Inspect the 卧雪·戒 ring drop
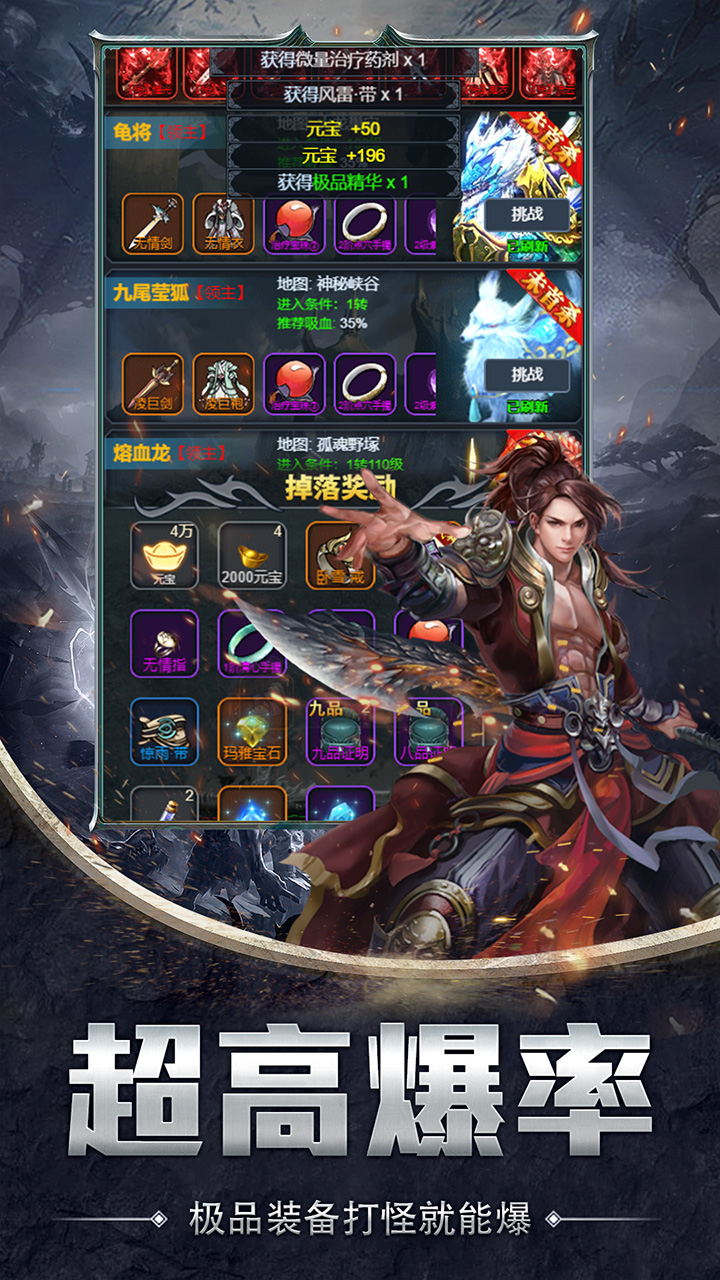Image resolution: width=720 pixels, height=1280 pixels. click(339, 555)
